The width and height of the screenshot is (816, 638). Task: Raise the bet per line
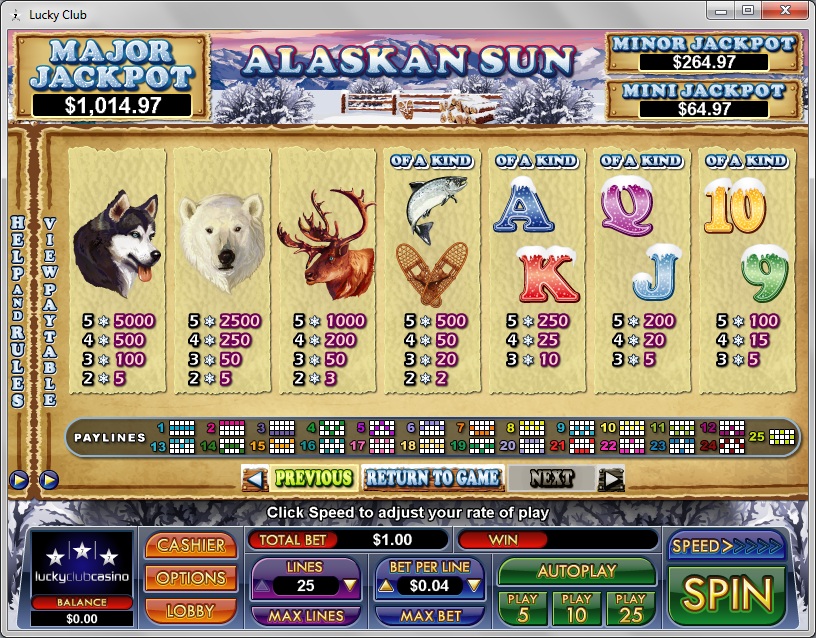coord(386,586)
